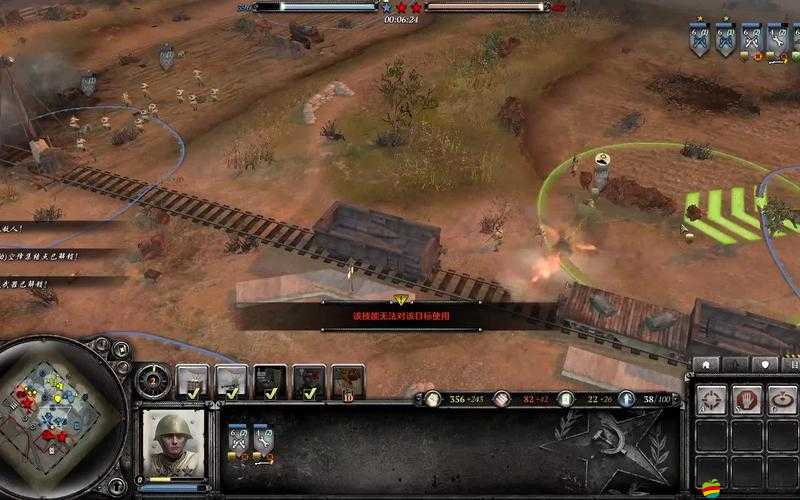Select the ability slot marked 10
The height and width of the screenshot is (500, 800).
click(x=347, y=381)
